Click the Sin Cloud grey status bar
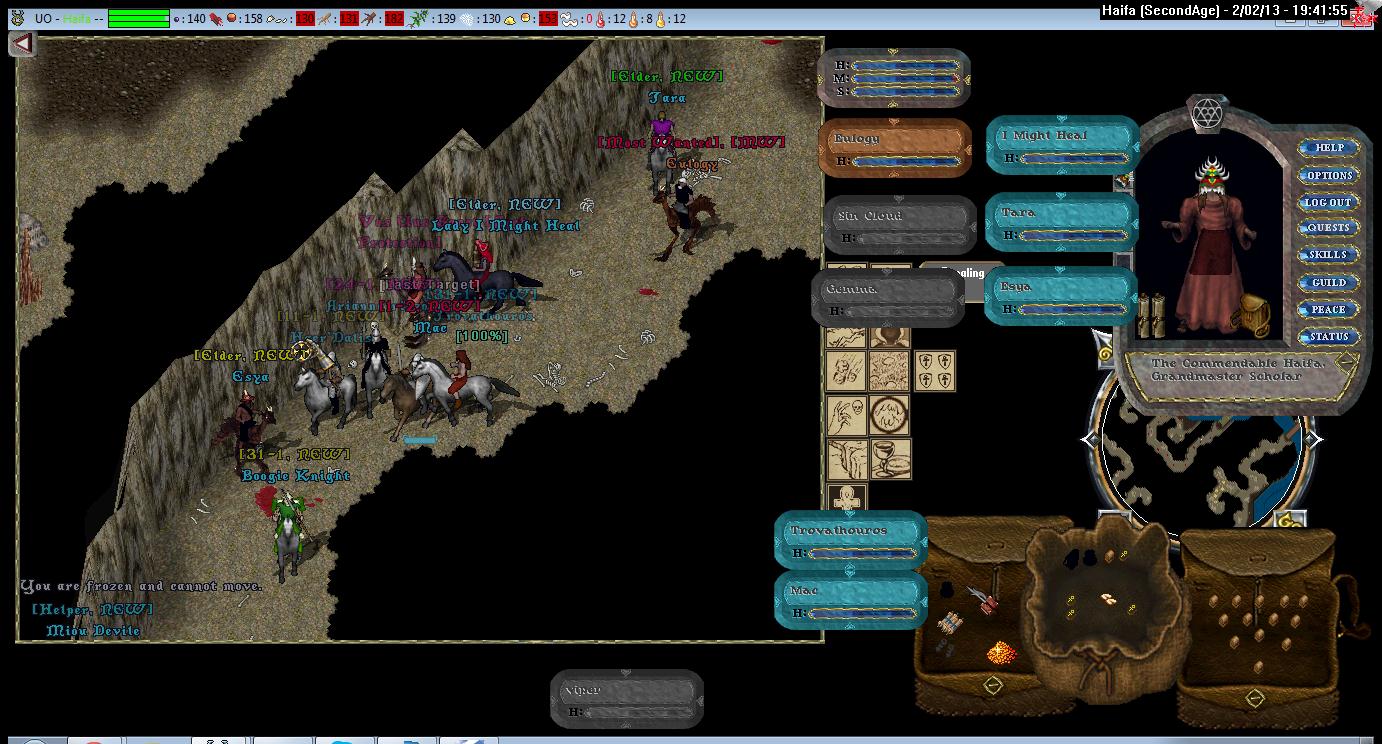The height and width of the screenshot is (744, 1382). coord(900,225)
